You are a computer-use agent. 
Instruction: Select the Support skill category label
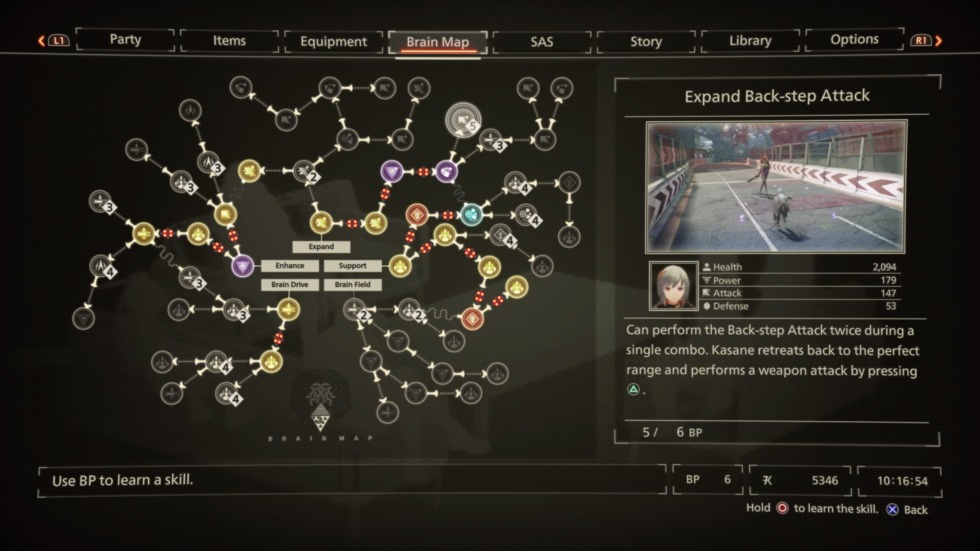click(352, 266)
